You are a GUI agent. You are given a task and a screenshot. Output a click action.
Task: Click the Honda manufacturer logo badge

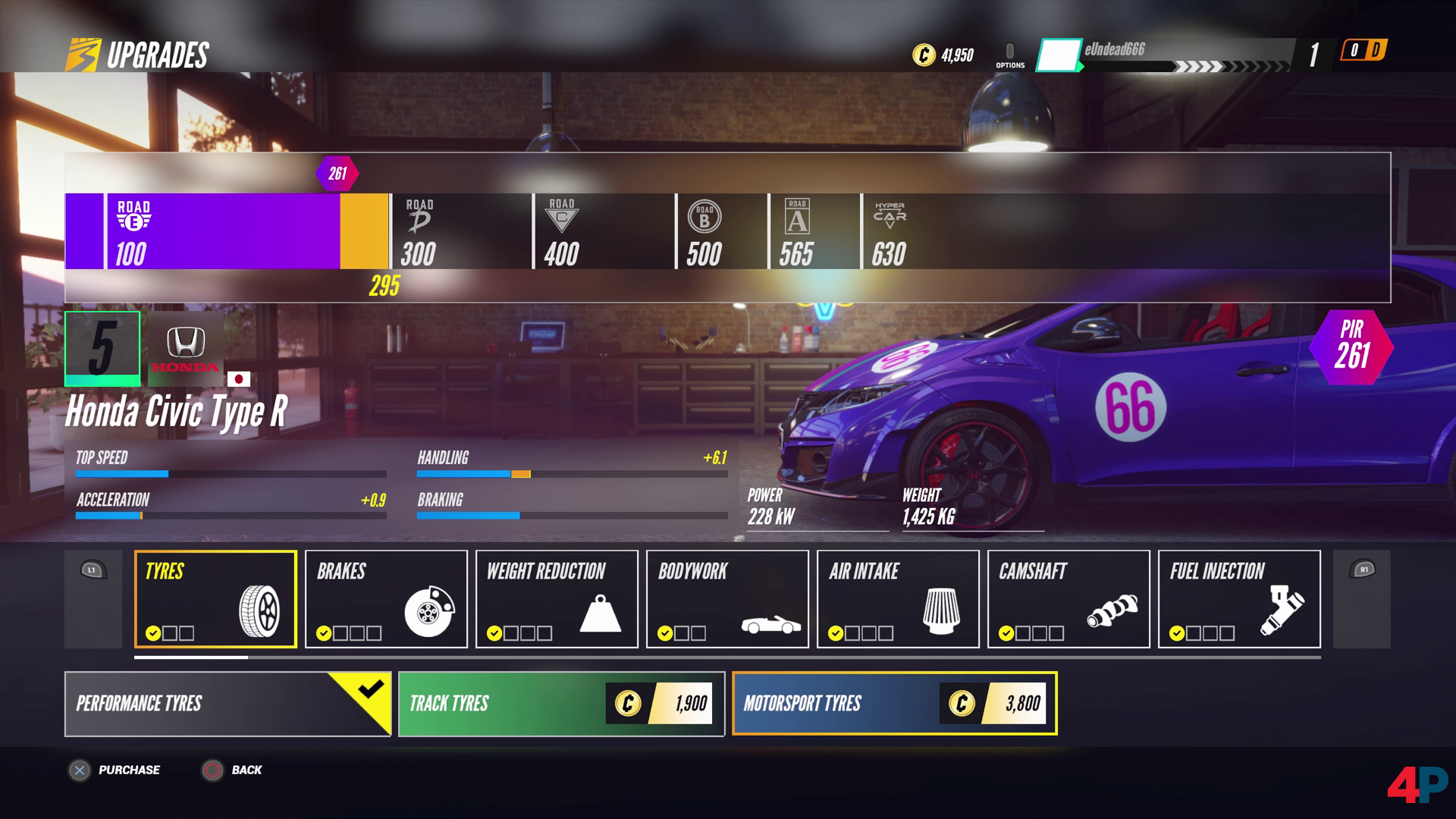click(186, 348)
